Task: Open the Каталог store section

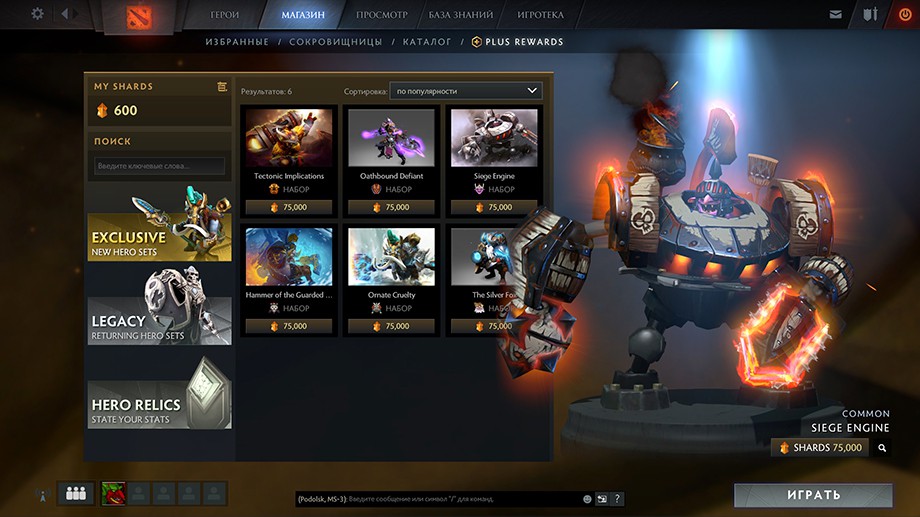Action: tap(427, 42)
